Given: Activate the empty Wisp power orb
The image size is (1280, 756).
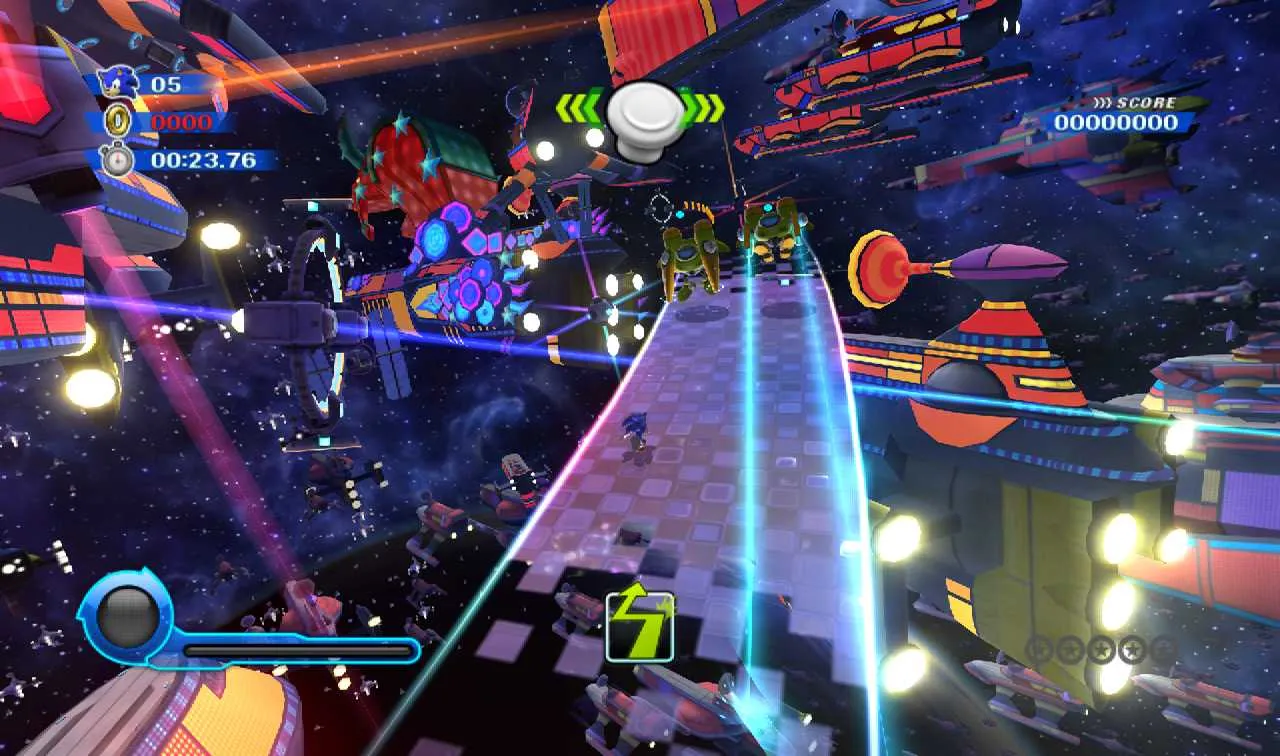Looking at the screenshot, I should pos(127,619).
